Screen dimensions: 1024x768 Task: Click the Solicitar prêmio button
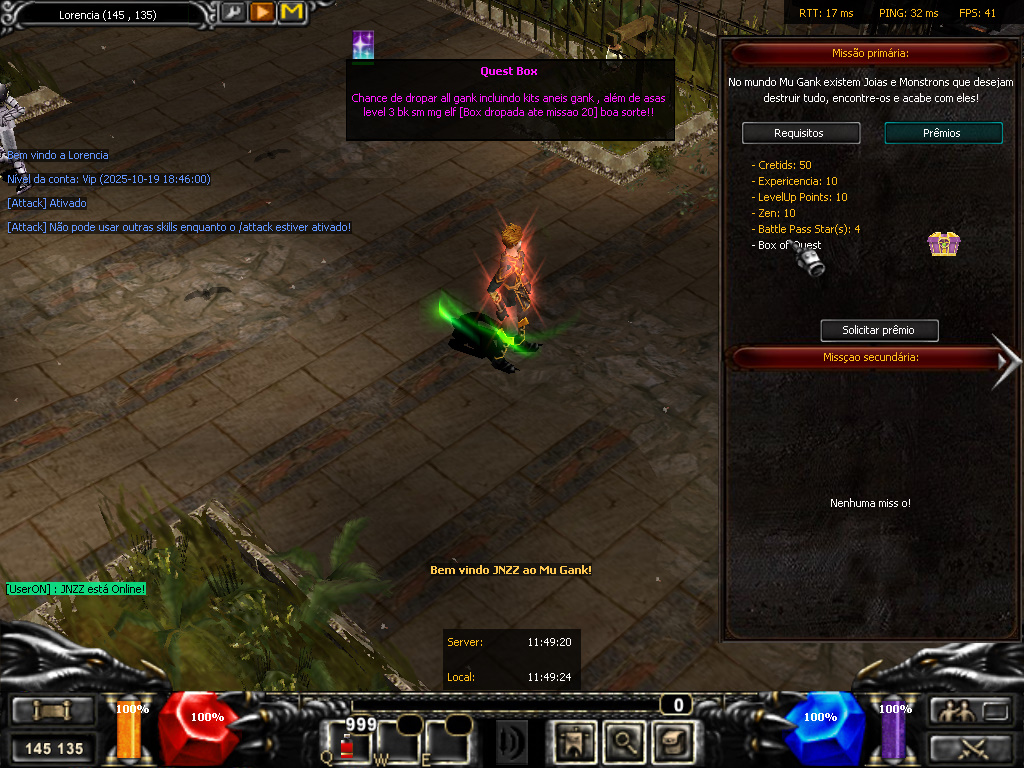pos(879,330)
